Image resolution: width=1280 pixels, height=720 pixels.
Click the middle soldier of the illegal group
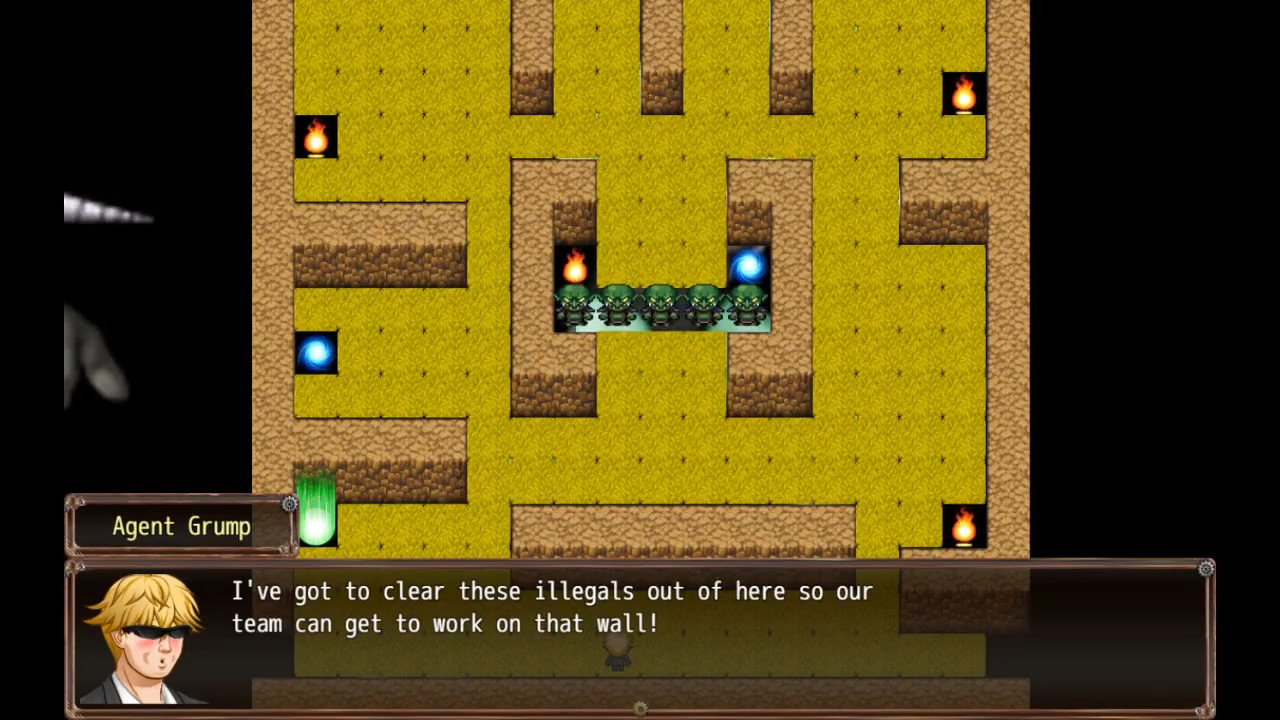click(x=660, y=305)
